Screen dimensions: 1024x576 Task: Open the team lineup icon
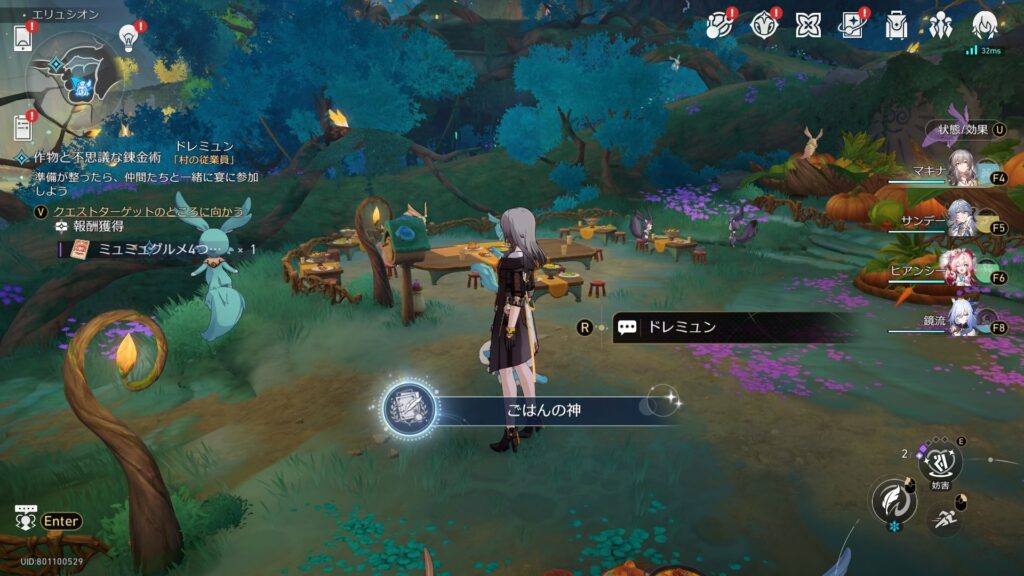[941, 26]
